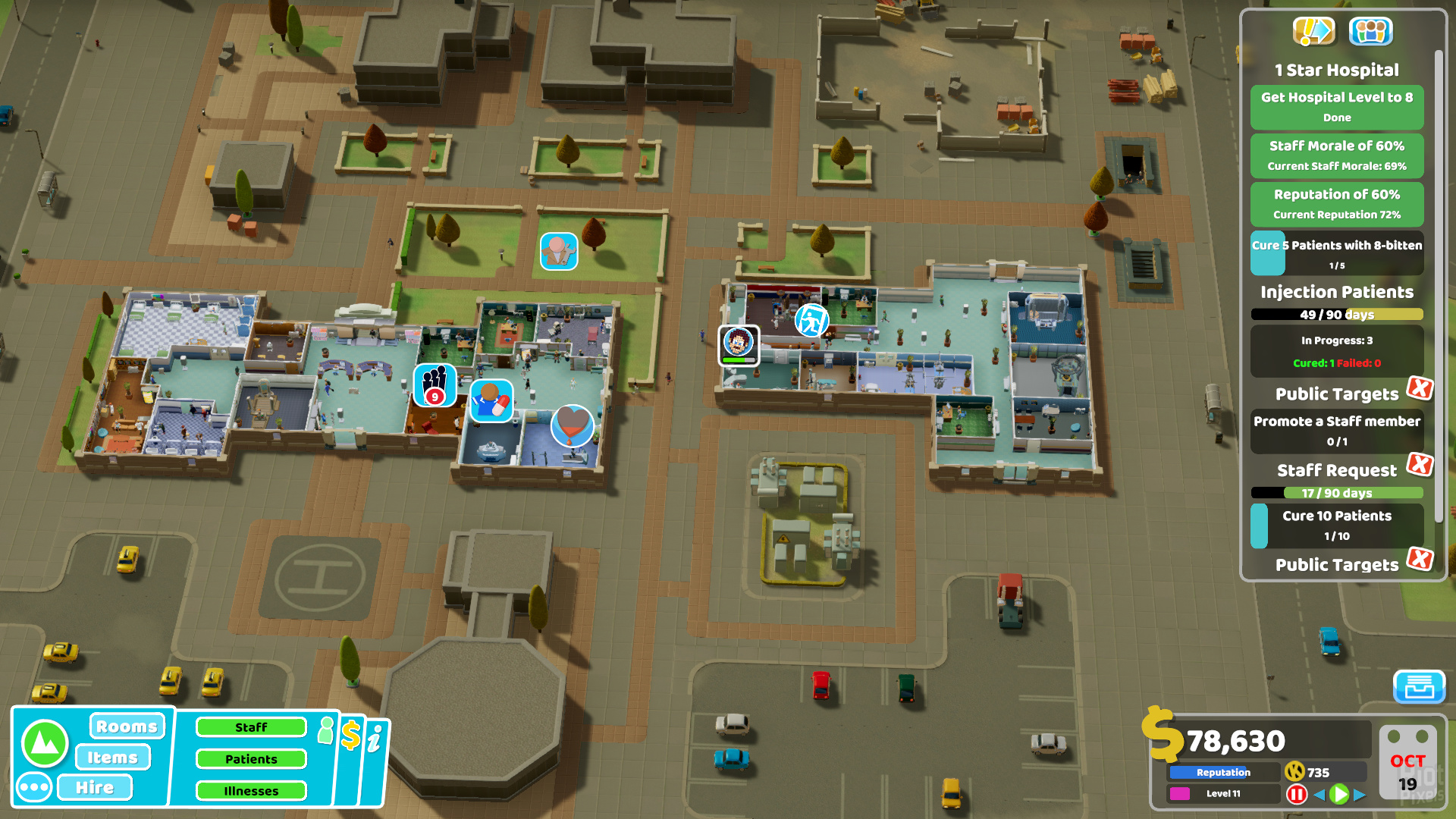Decrease game speed with left blue arrow
Image resolution: width=1456 pixels, height=819 pixels.
click(1319, 794)
